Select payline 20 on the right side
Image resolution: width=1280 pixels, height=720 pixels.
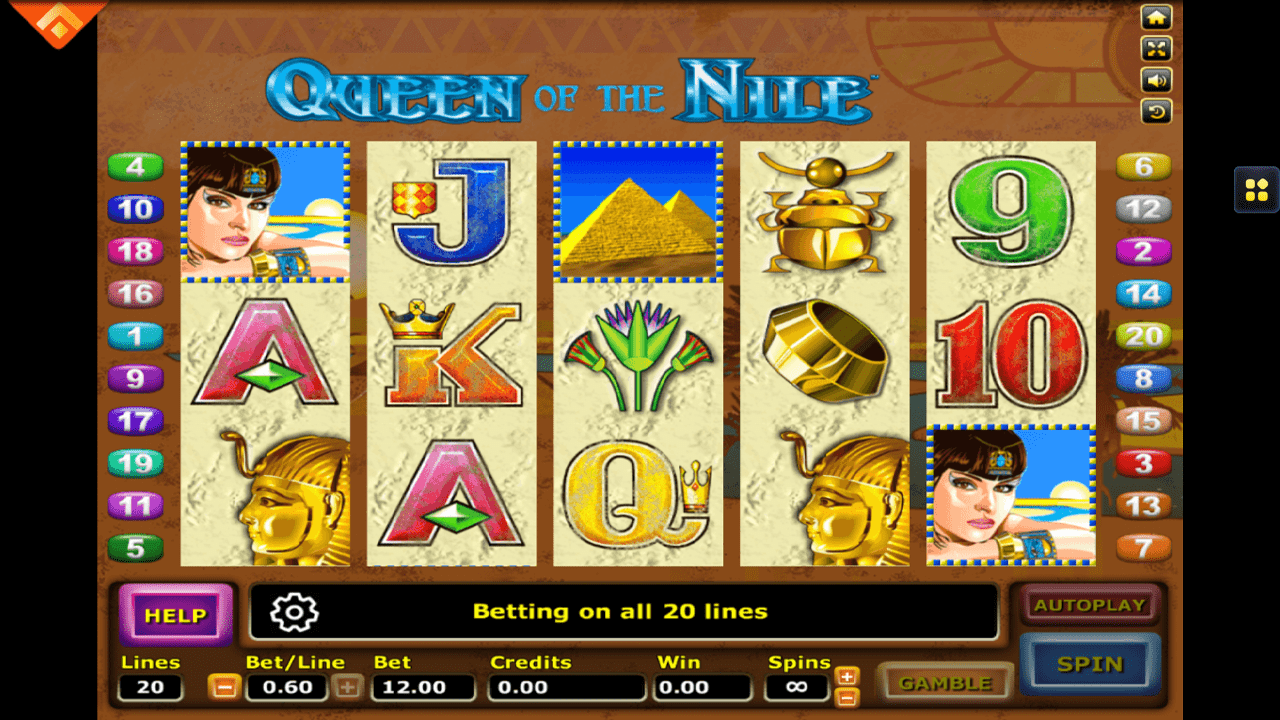tap(1143, 337)
